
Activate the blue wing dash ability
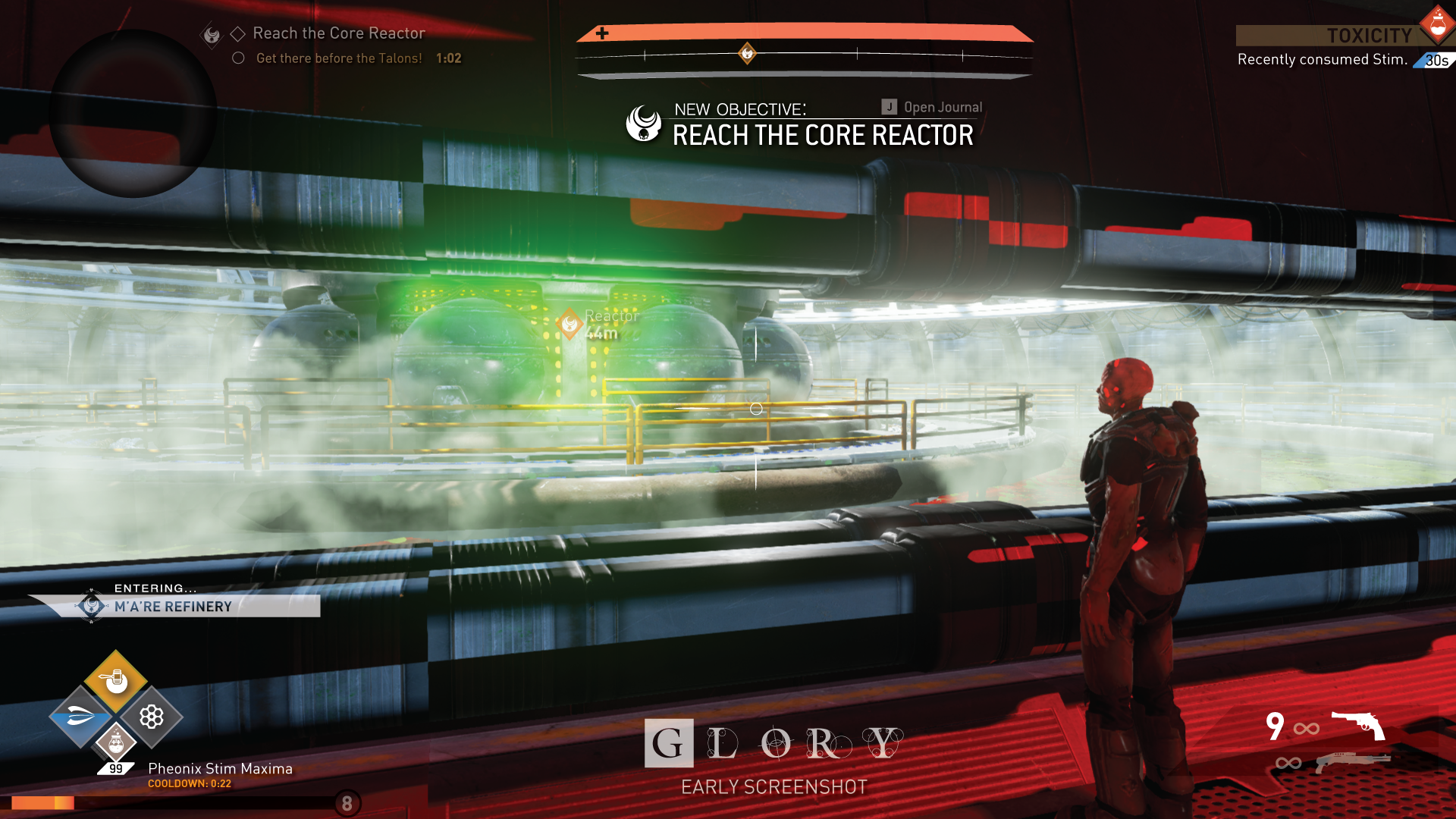(80, 717)
